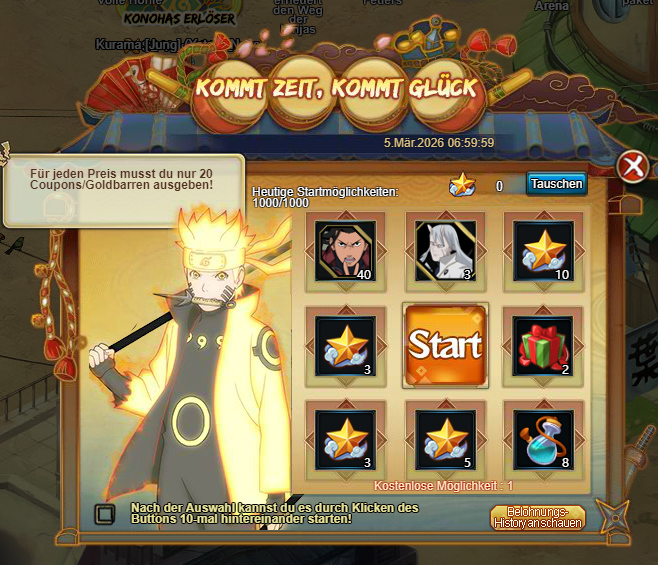
Task: Click the orange Start button
Action: 445,346
